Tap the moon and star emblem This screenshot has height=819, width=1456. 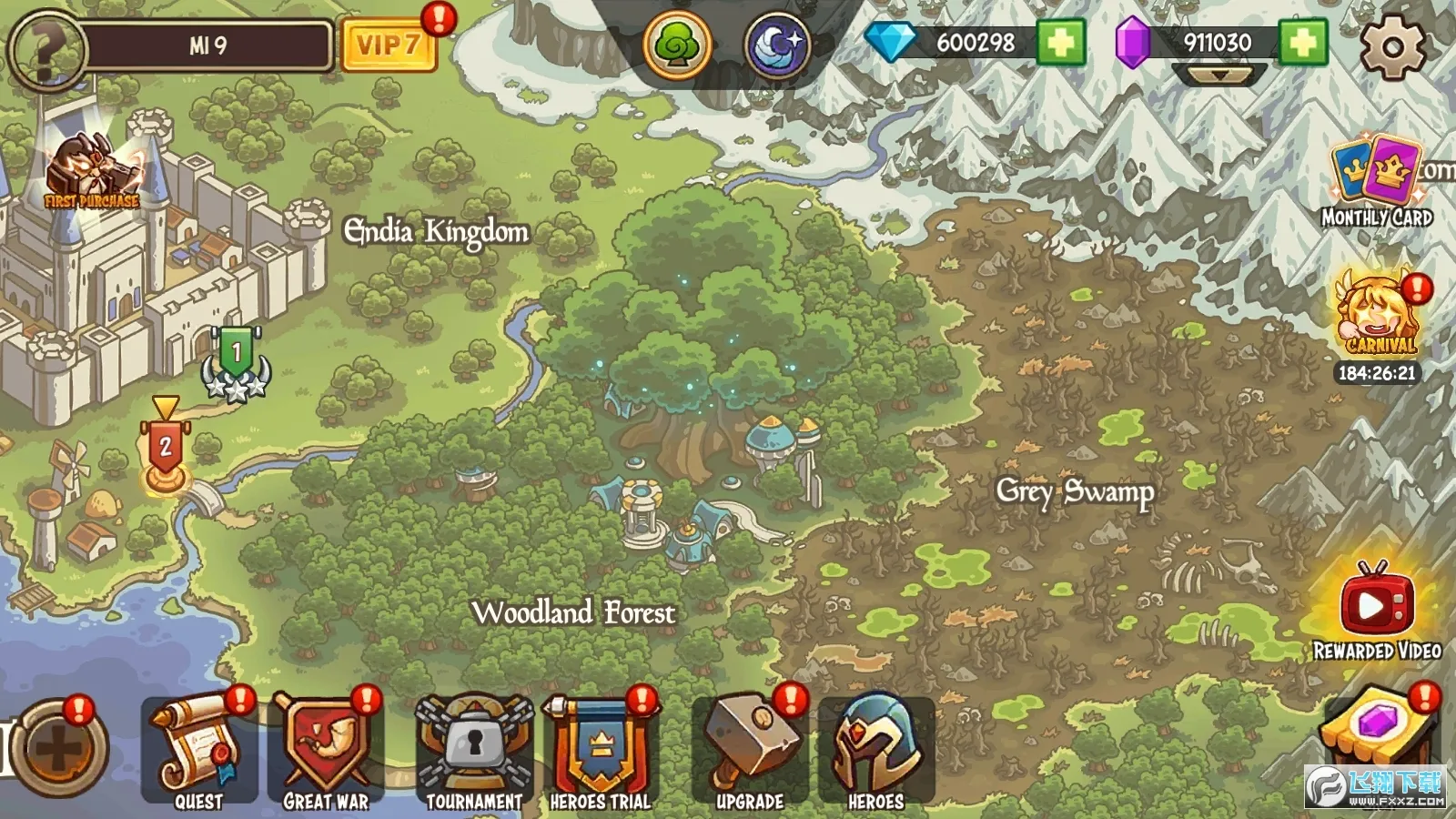coord(778,45)
